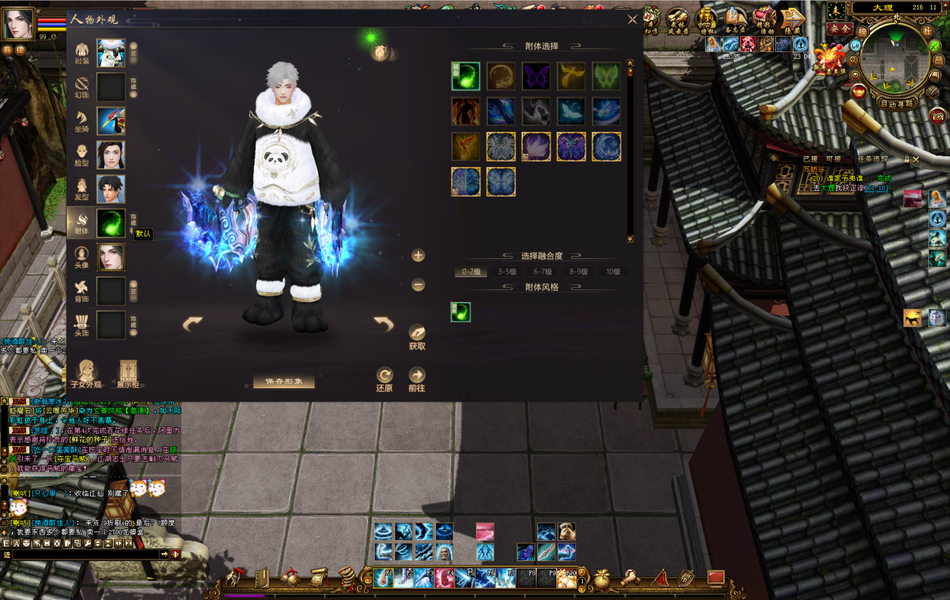Zoom in the character preview with plus

click(418, 255)
